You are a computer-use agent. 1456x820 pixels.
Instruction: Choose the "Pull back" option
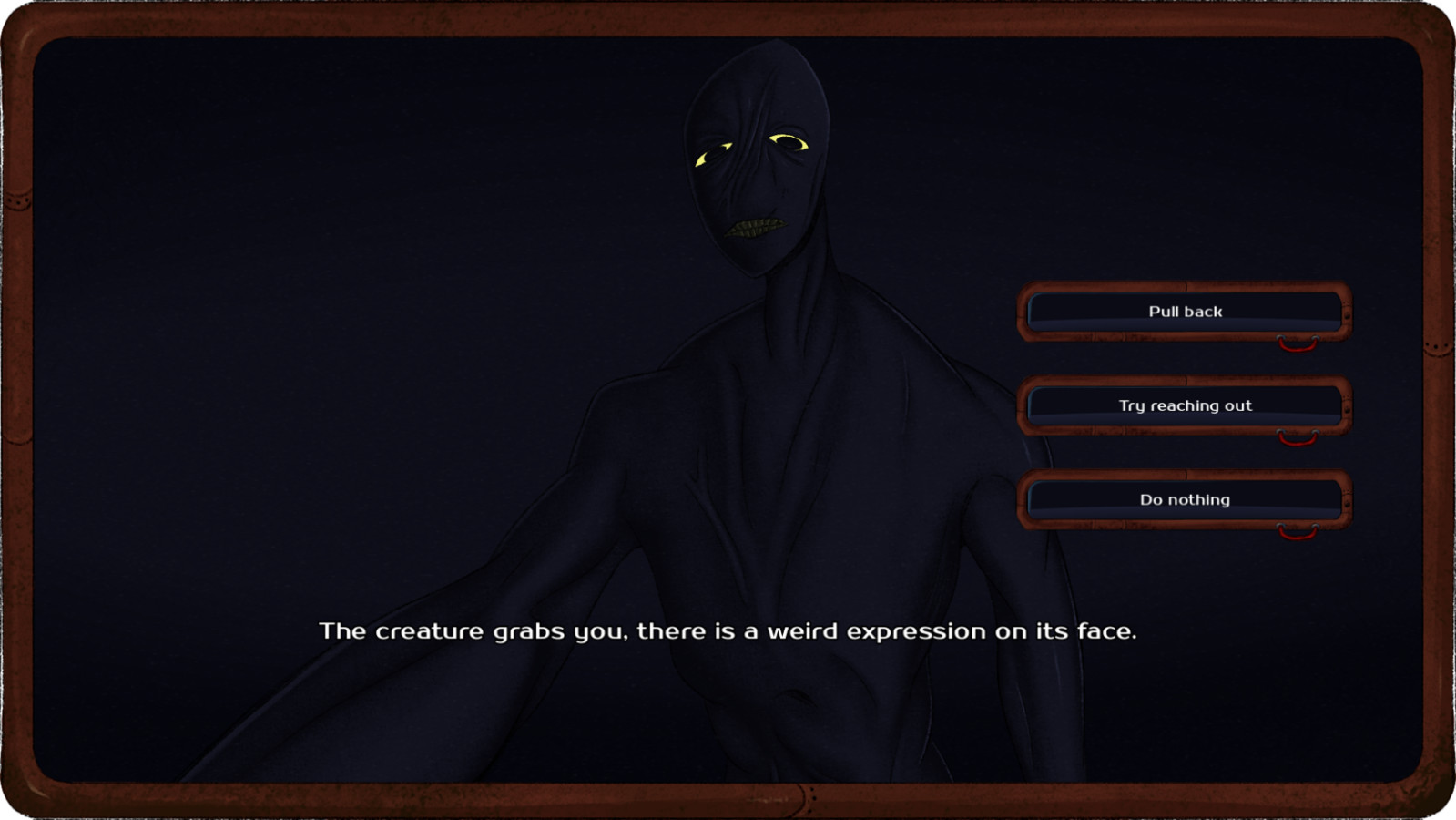point(1185,312)
